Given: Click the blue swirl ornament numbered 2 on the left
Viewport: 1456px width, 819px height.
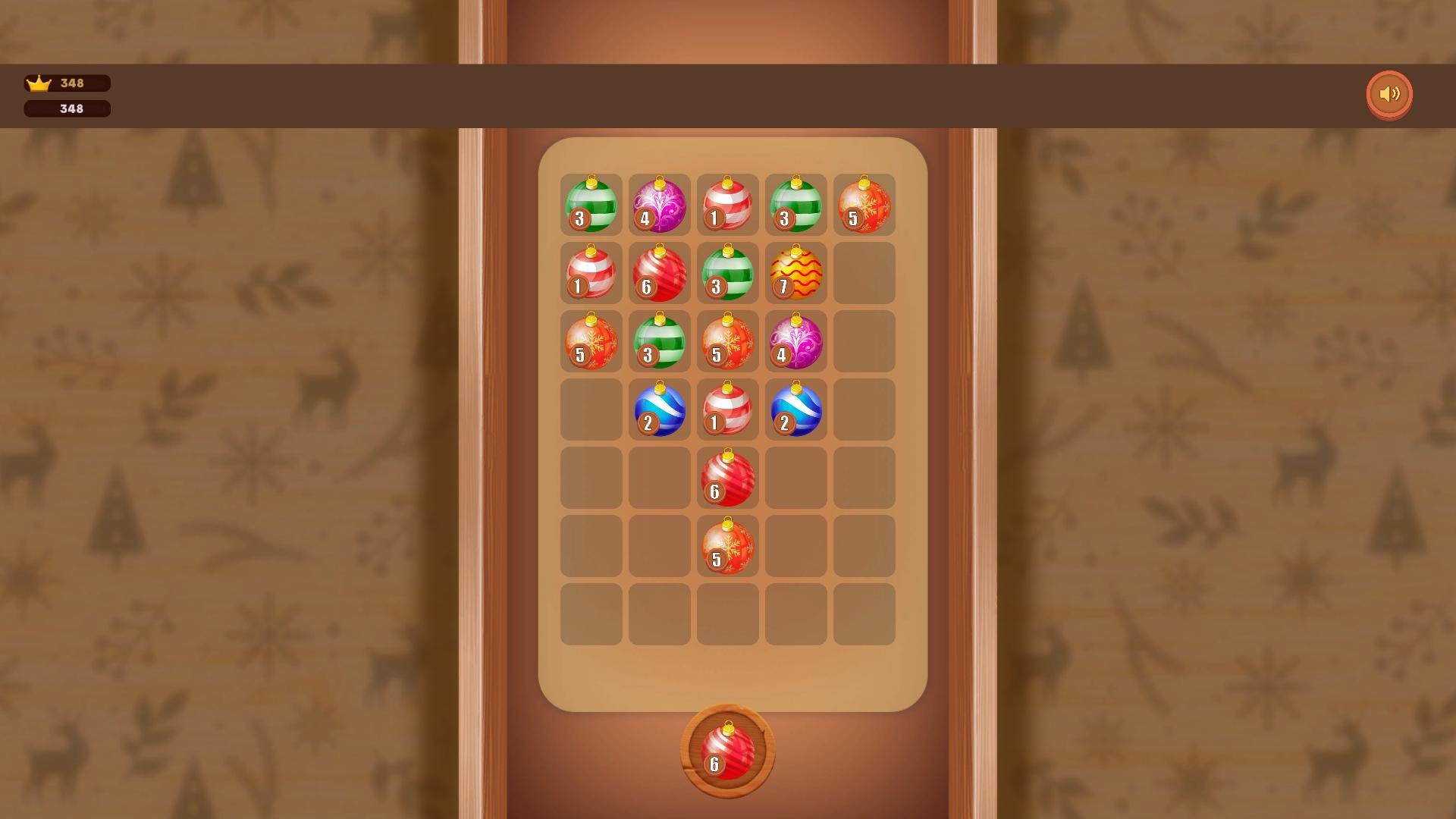Looking at the screenshot, I should tap(659, 409).
